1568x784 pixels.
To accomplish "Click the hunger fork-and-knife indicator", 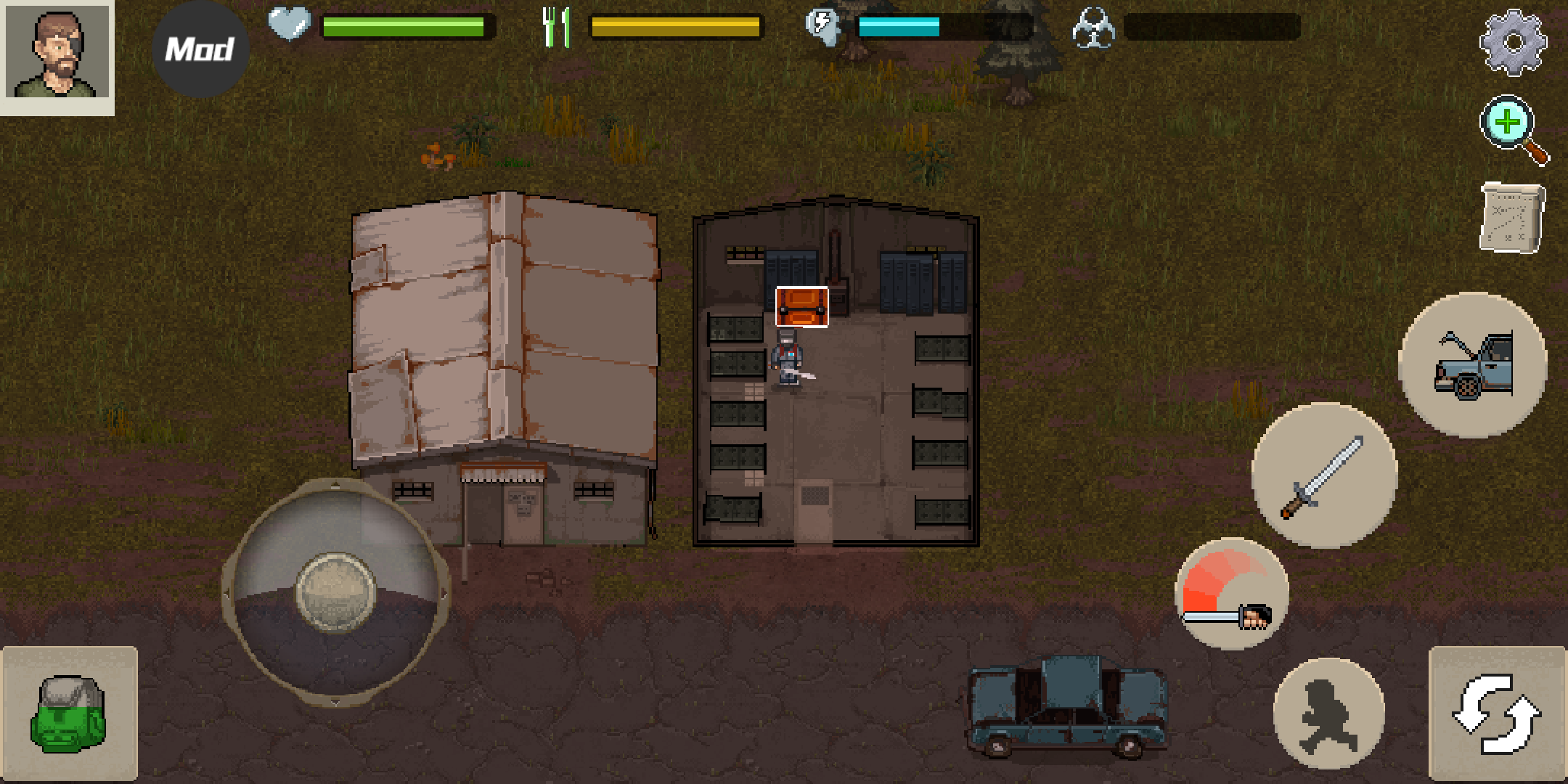I will click(x=555, y=25).
